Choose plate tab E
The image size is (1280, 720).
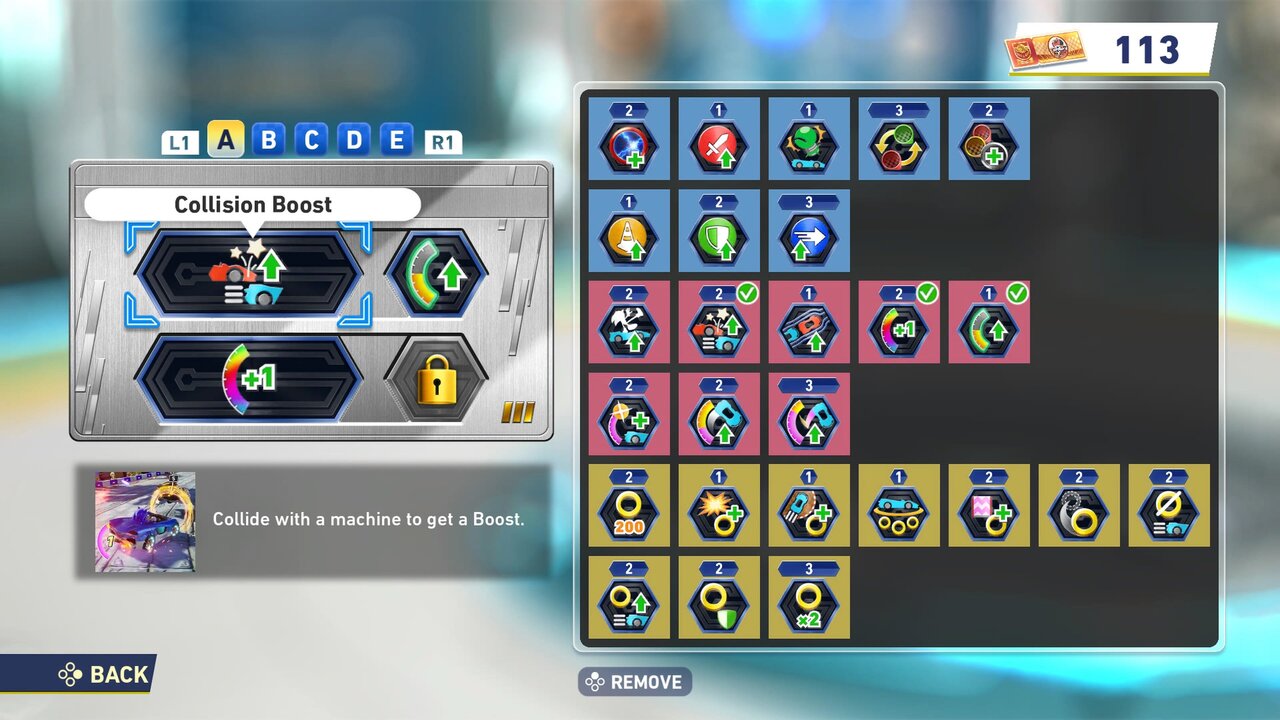(x=396, y=140)
